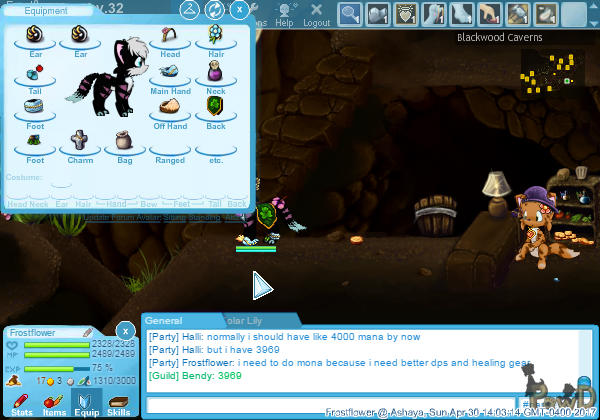Select the flower Hair accessory slot

coord(215,41)
